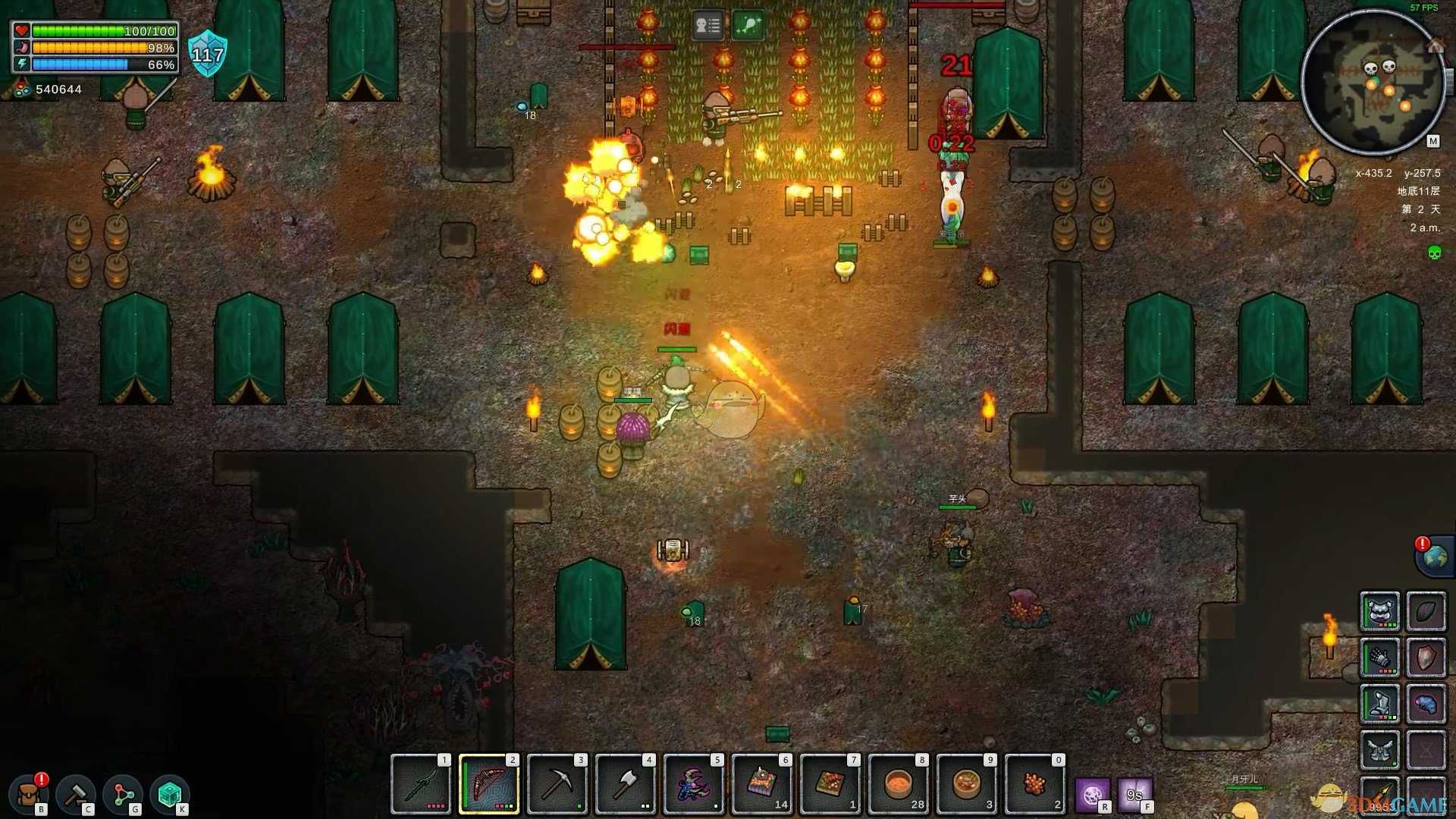Screen dimensions: 1456x819
Task: Open the hammer crafting menu
Action: pyautogui.click(x=76, y=795)
